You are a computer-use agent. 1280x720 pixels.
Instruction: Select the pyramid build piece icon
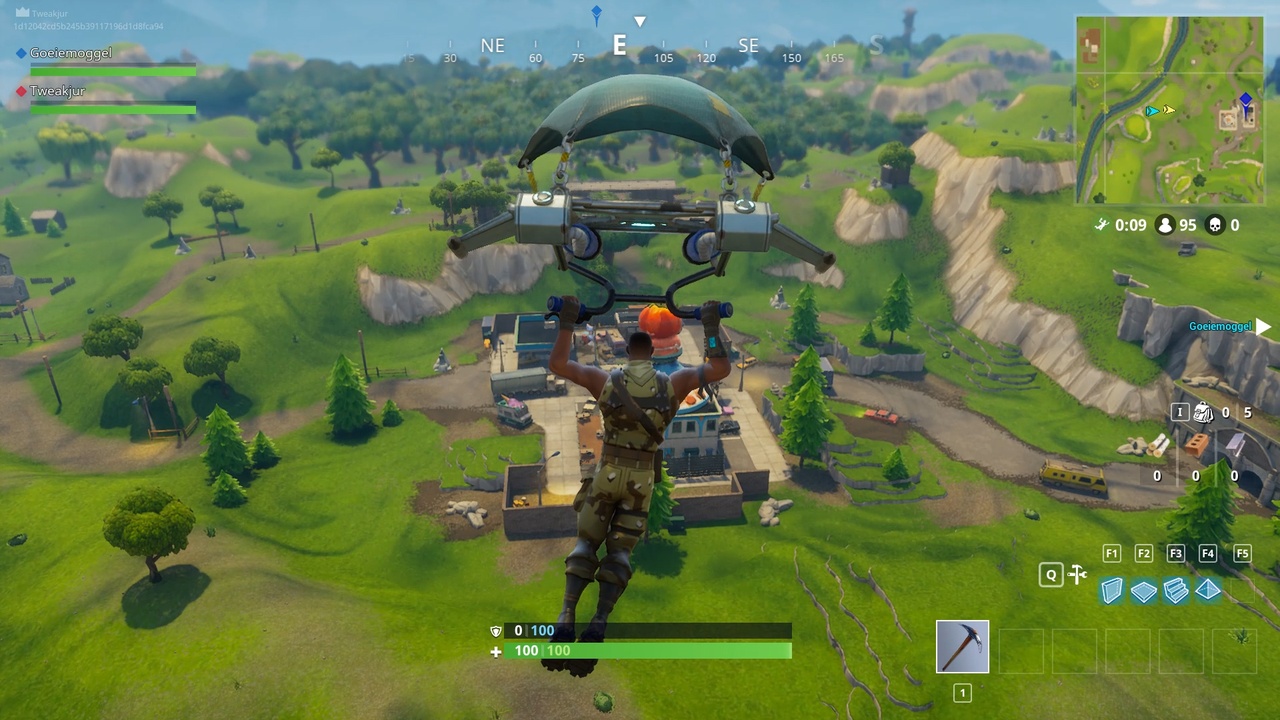click(x=1208, y=590)
